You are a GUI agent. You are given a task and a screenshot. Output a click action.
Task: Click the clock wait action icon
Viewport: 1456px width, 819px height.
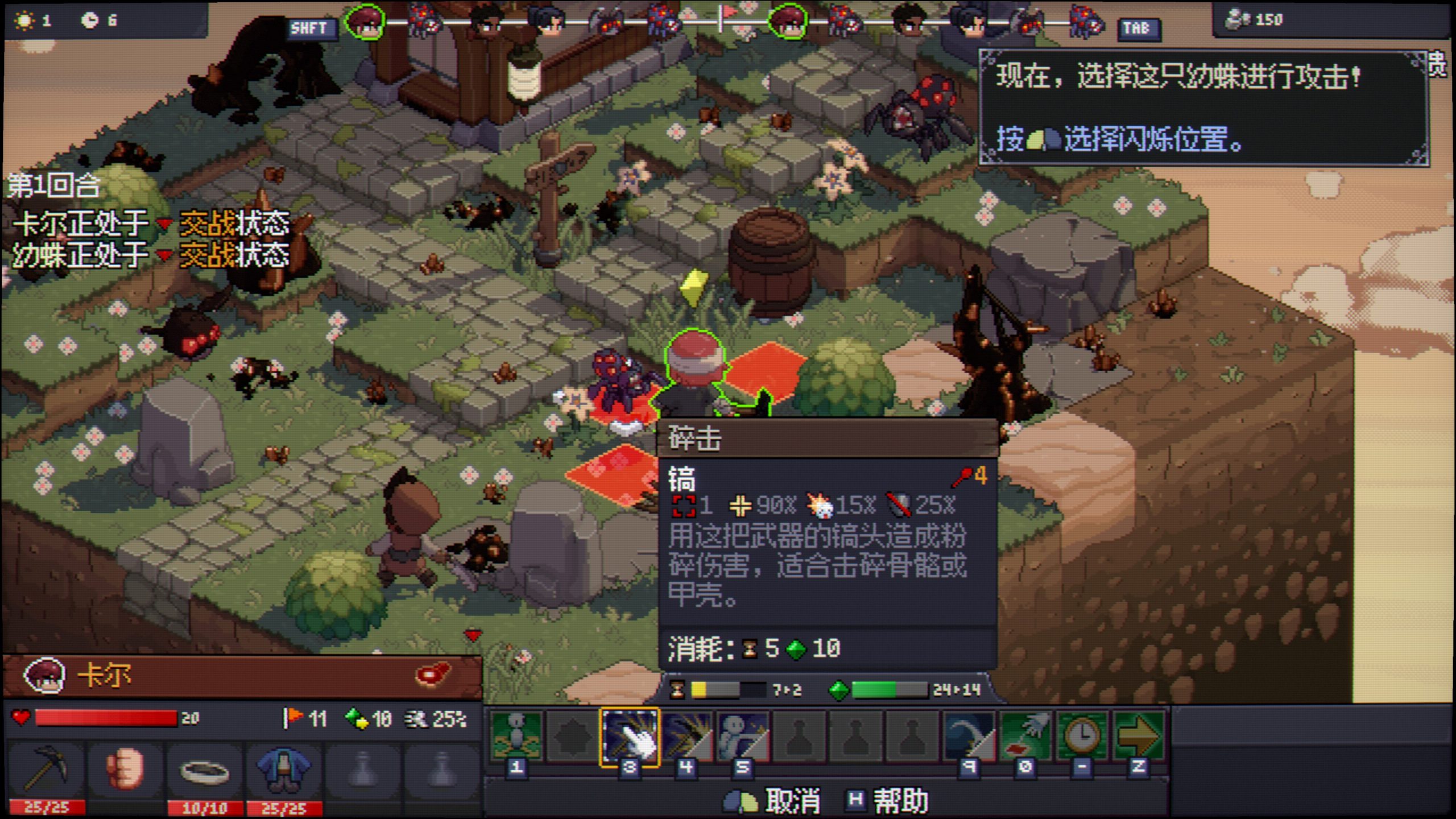(x=1082, y=737)
